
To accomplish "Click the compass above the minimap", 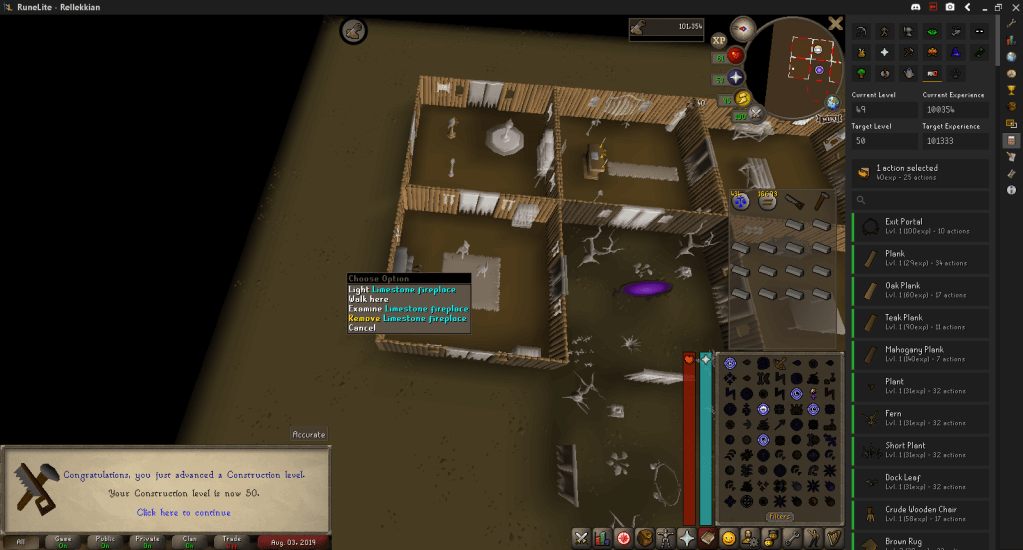I will [742, 28].
